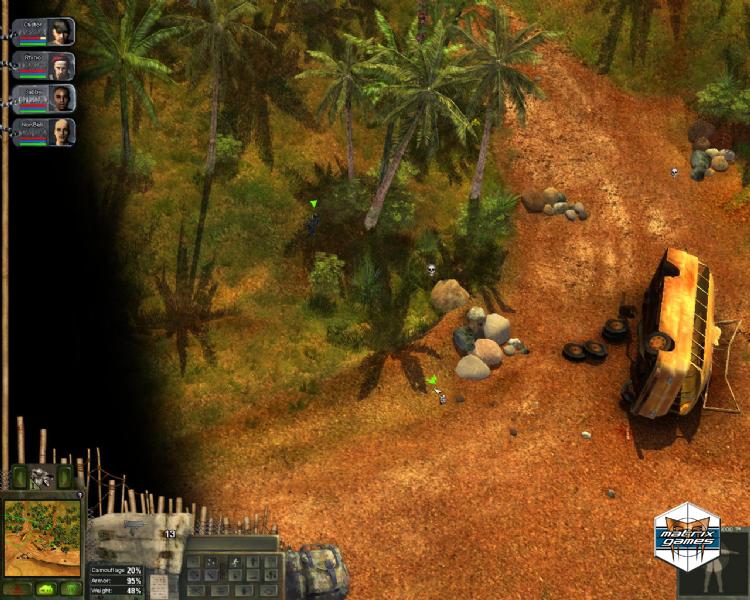This screenshot has height=600, width=750.
Task: Click on the jungle minimap
Action: 42,537
